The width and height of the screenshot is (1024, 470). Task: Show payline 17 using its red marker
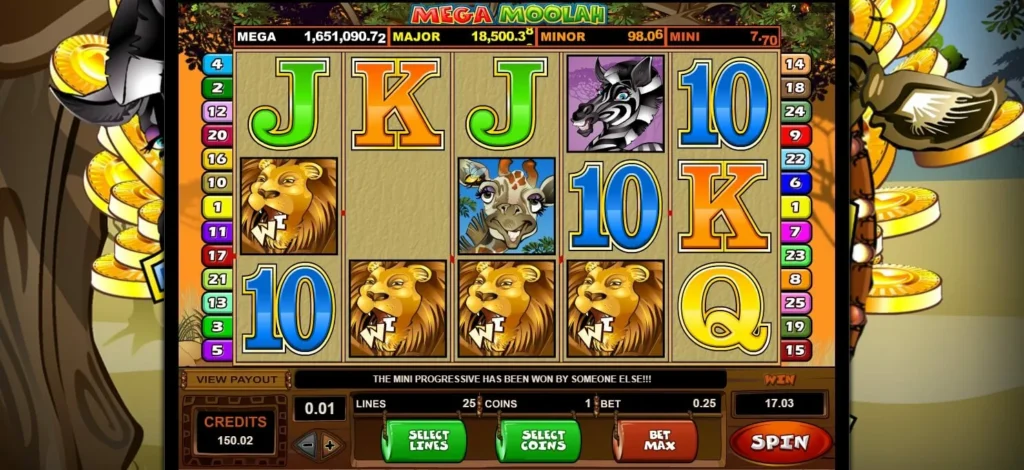tap(217, 255)
